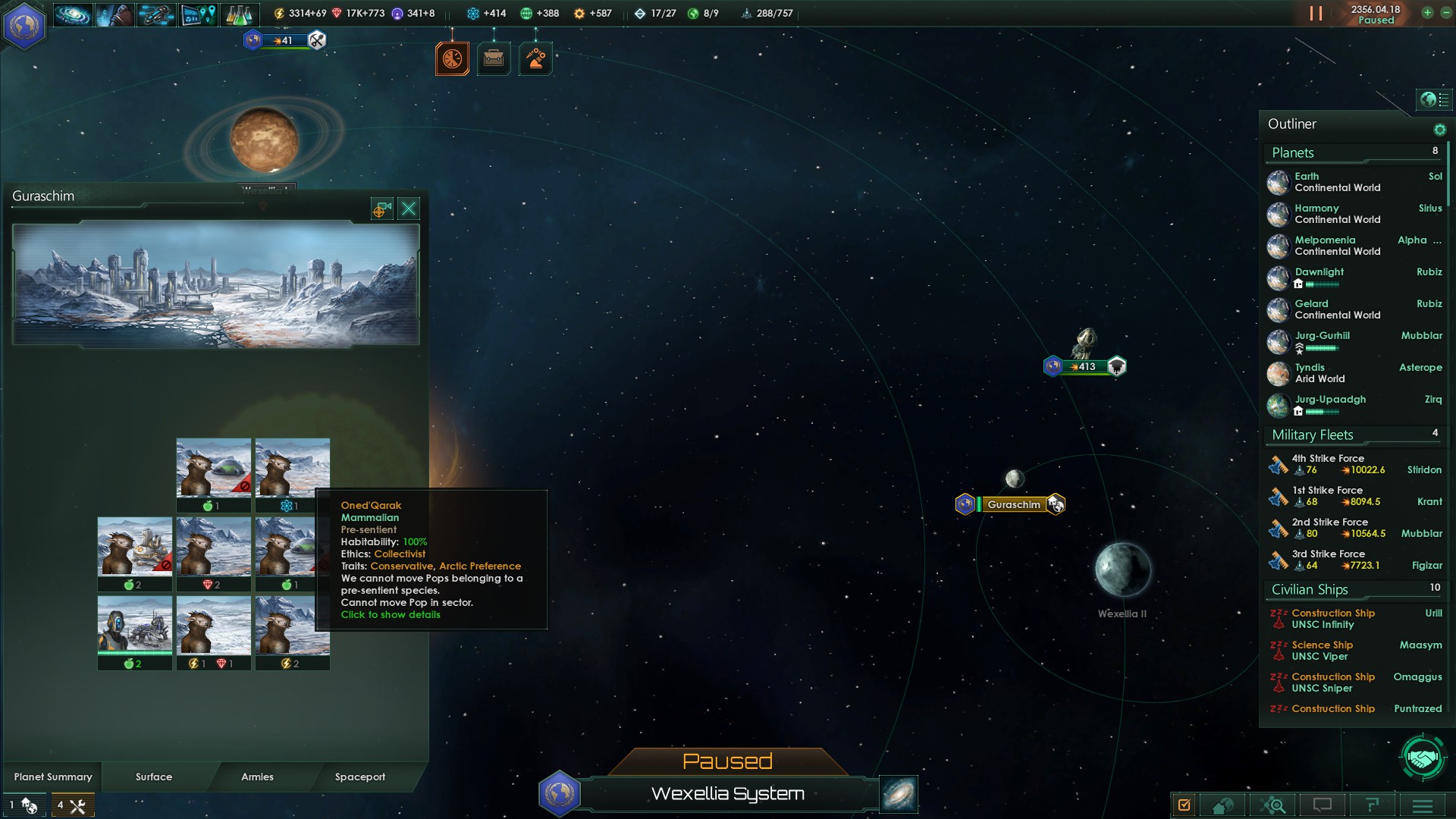Open the main menu hamburger button

1423,805
